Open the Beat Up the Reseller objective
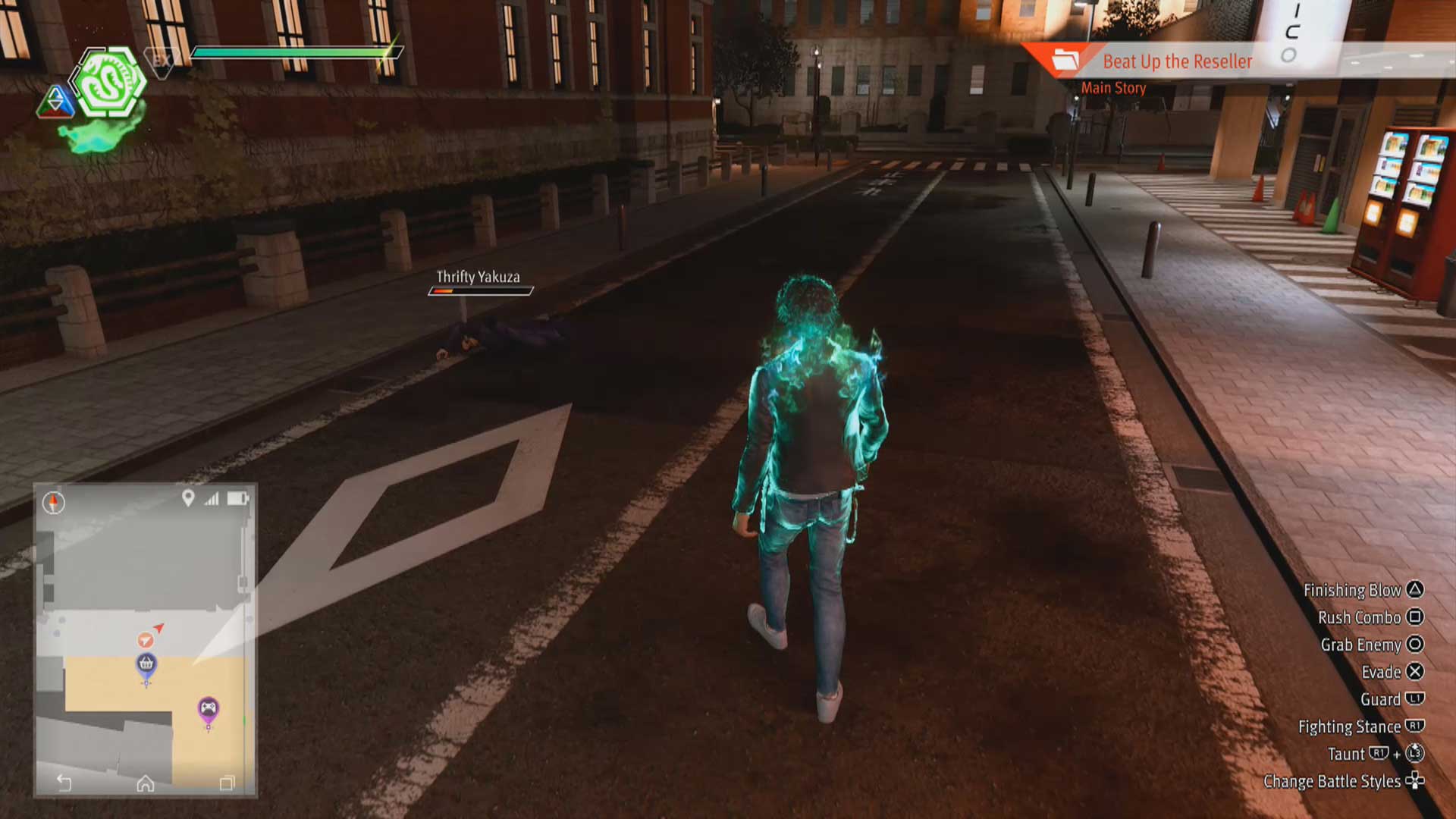 pos(1177,61)
